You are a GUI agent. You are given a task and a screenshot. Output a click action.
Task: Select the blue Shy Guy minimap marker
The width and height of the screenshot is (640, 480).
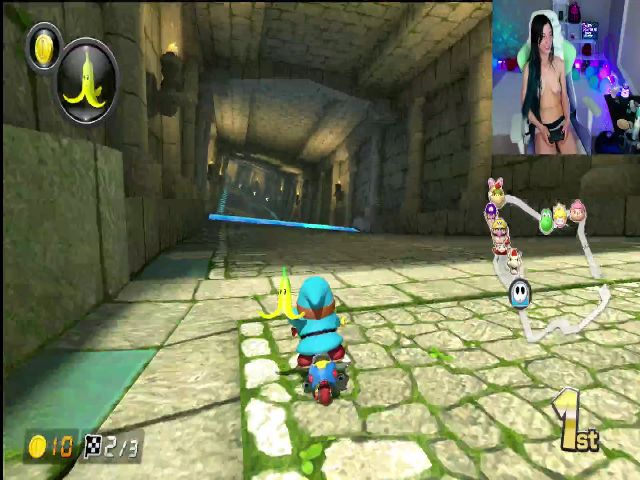519,292
